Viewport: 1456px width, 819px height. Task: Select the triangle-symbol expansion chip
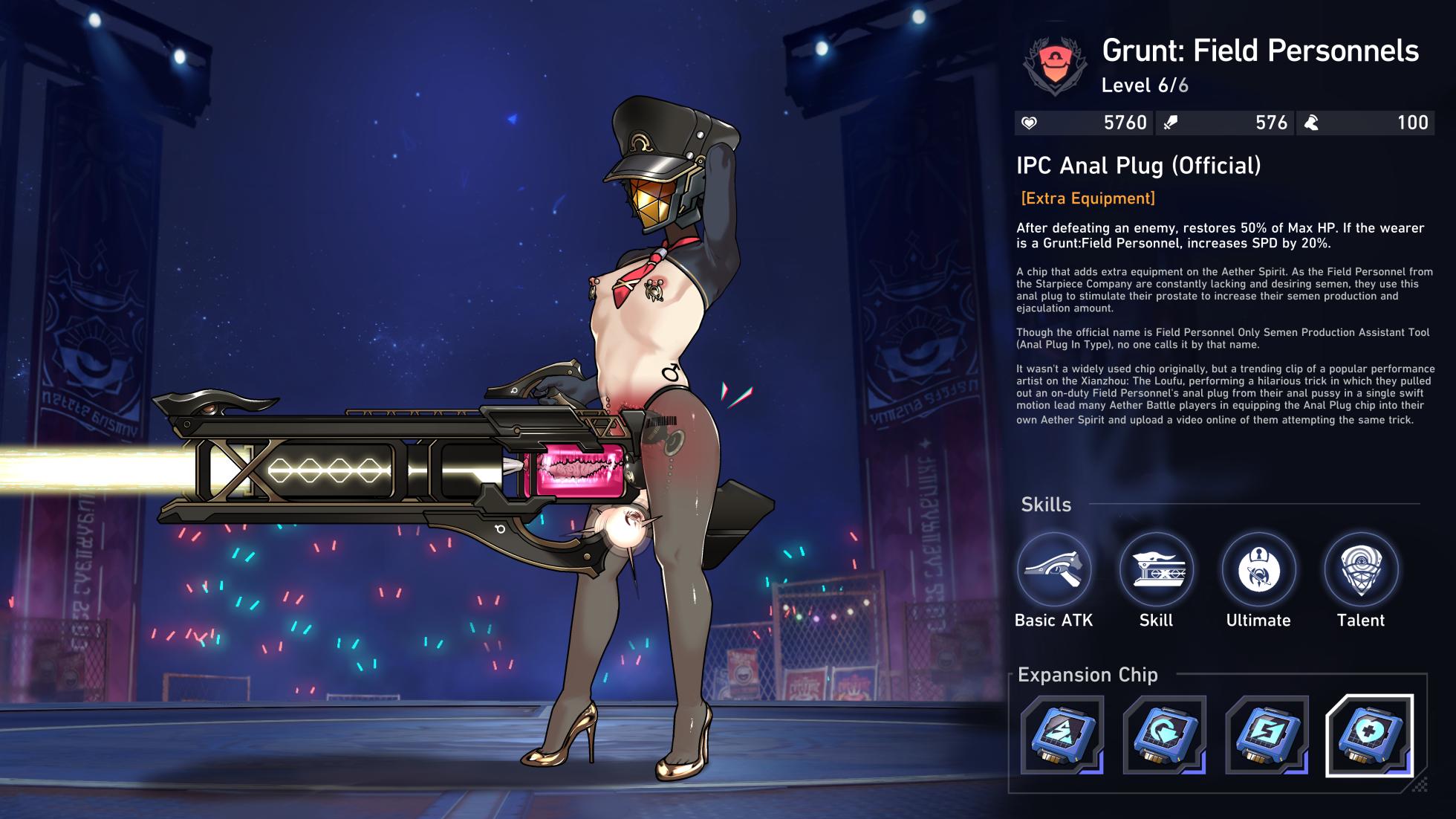click(x=1062, y=735)
